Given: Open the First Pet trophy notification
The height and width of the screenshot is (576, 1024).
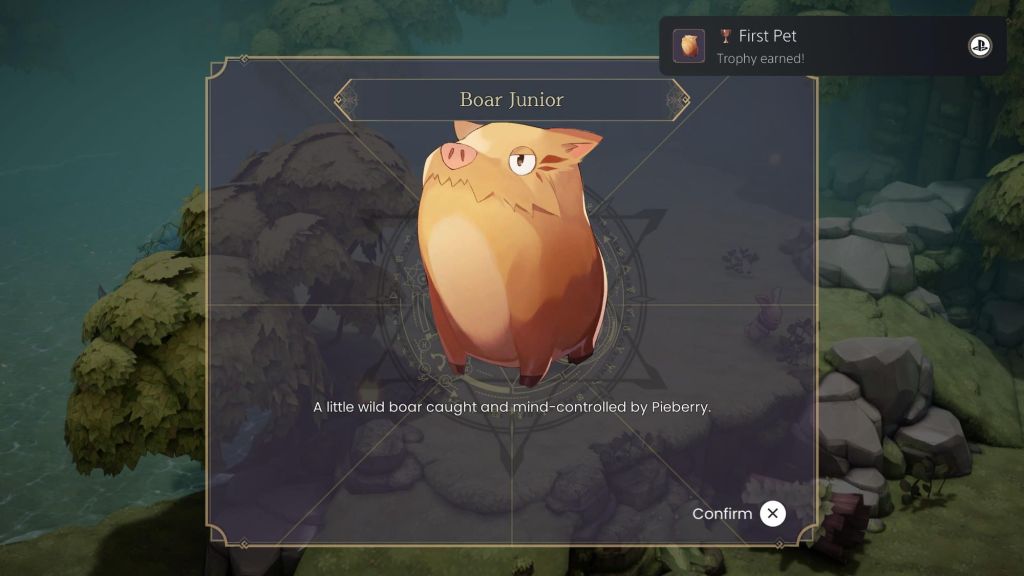Looking at the screenshot, I should (832, 46).
